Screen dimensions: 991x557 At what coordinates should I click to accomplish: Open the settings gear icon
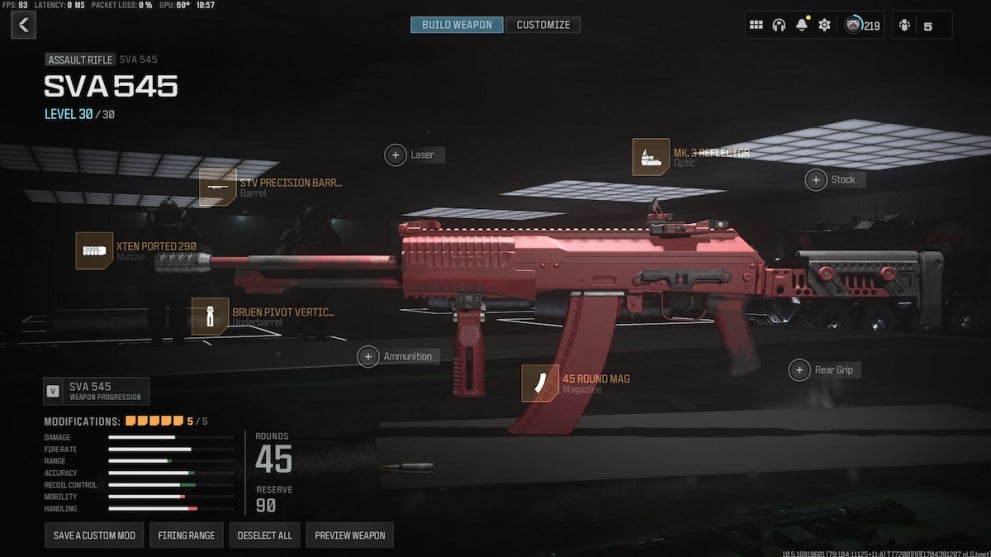pyautogui.click(x=824, y=25)
